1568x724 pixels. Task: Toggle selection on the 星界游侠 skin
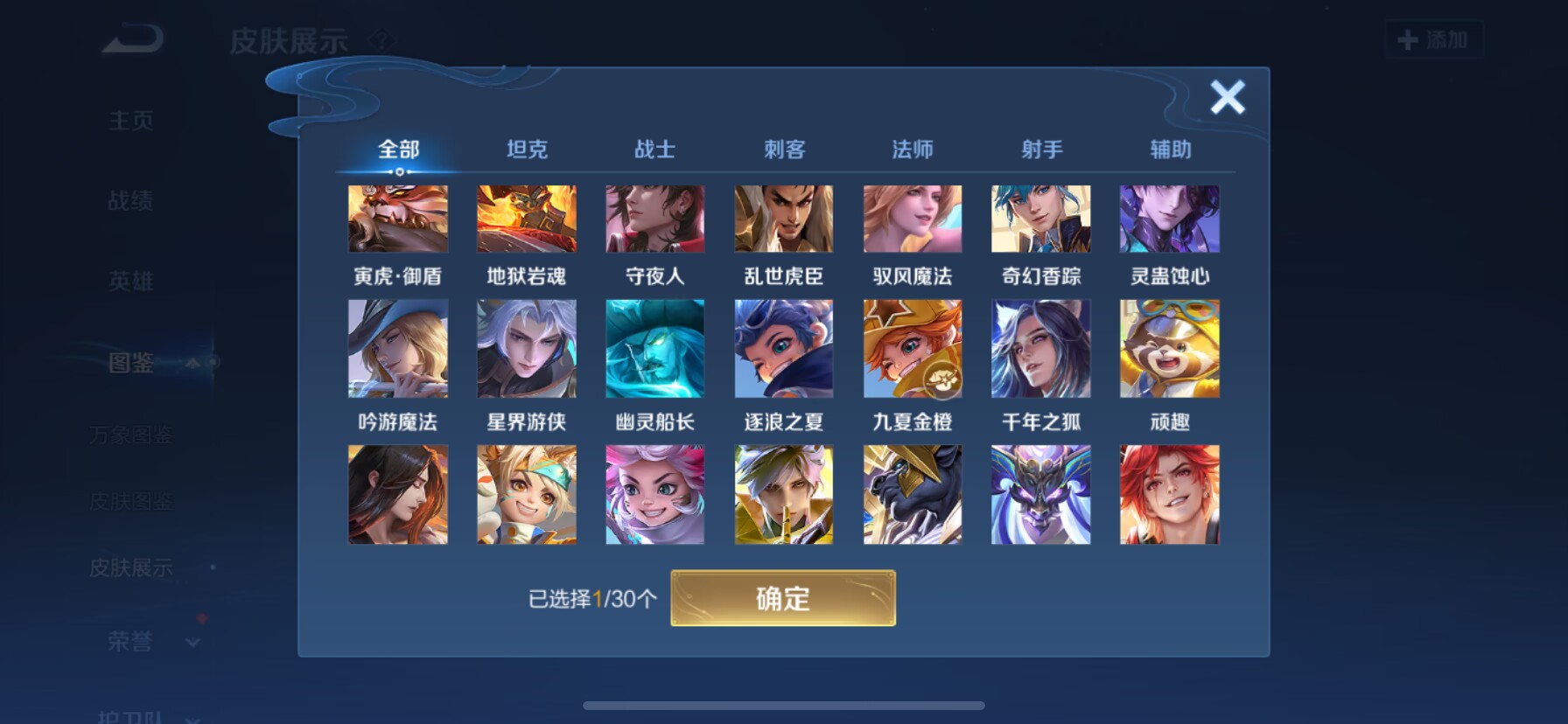coord(526,348)
